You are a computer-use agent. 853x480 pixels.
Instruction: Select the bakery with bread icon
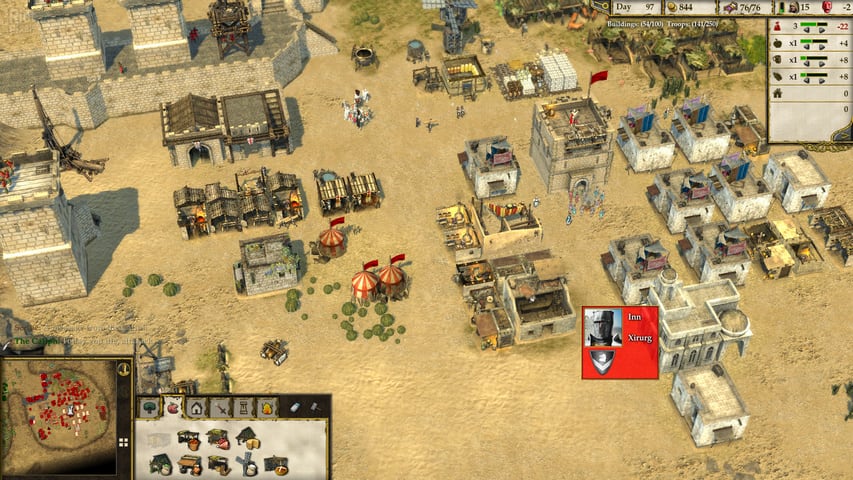click(x=275, y=466)
